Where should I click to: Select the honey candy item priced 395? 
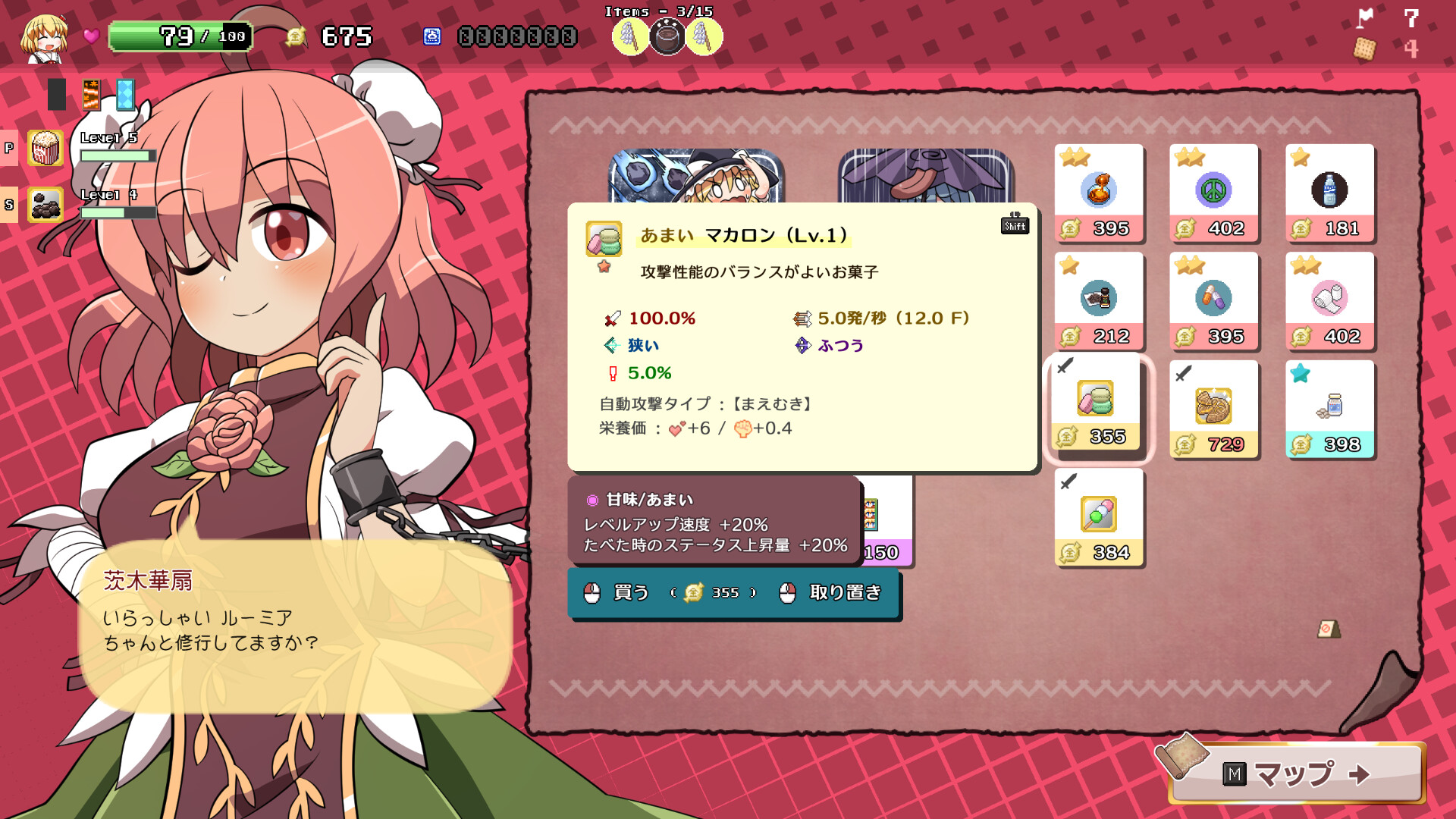coord(1099,193)
